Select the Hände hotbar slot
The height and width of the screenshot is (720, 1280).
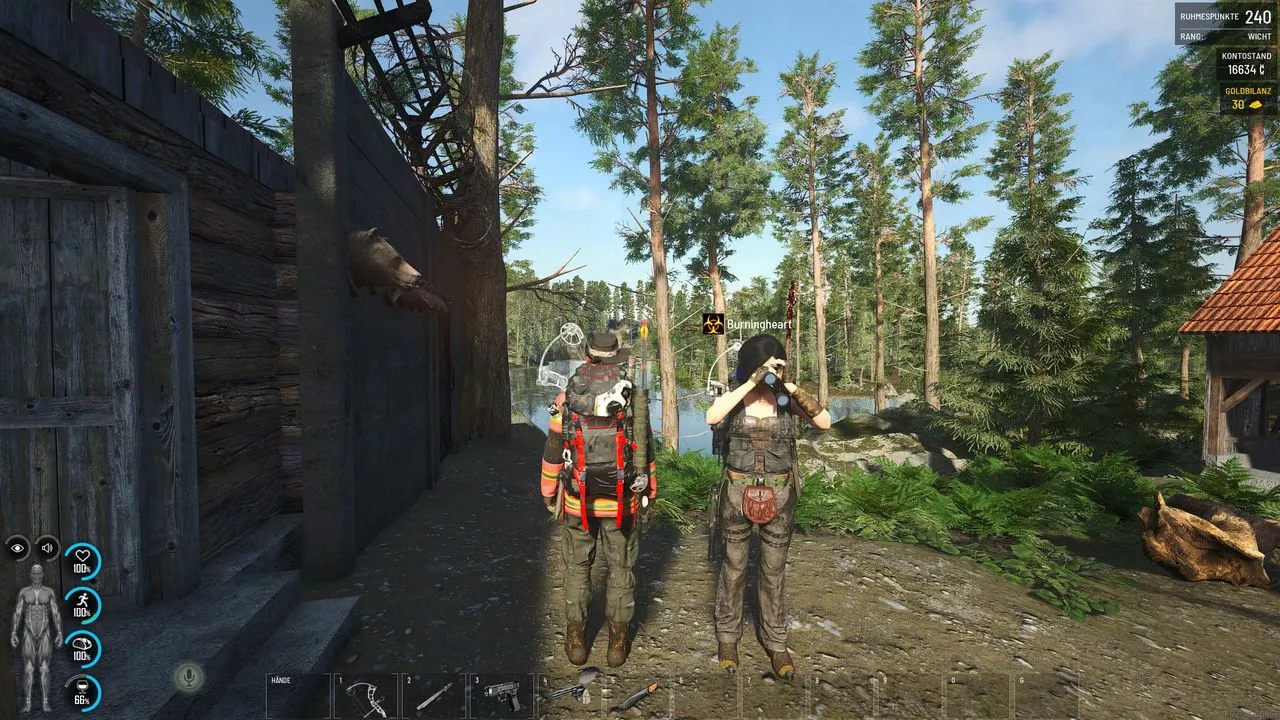pos(297,695)
